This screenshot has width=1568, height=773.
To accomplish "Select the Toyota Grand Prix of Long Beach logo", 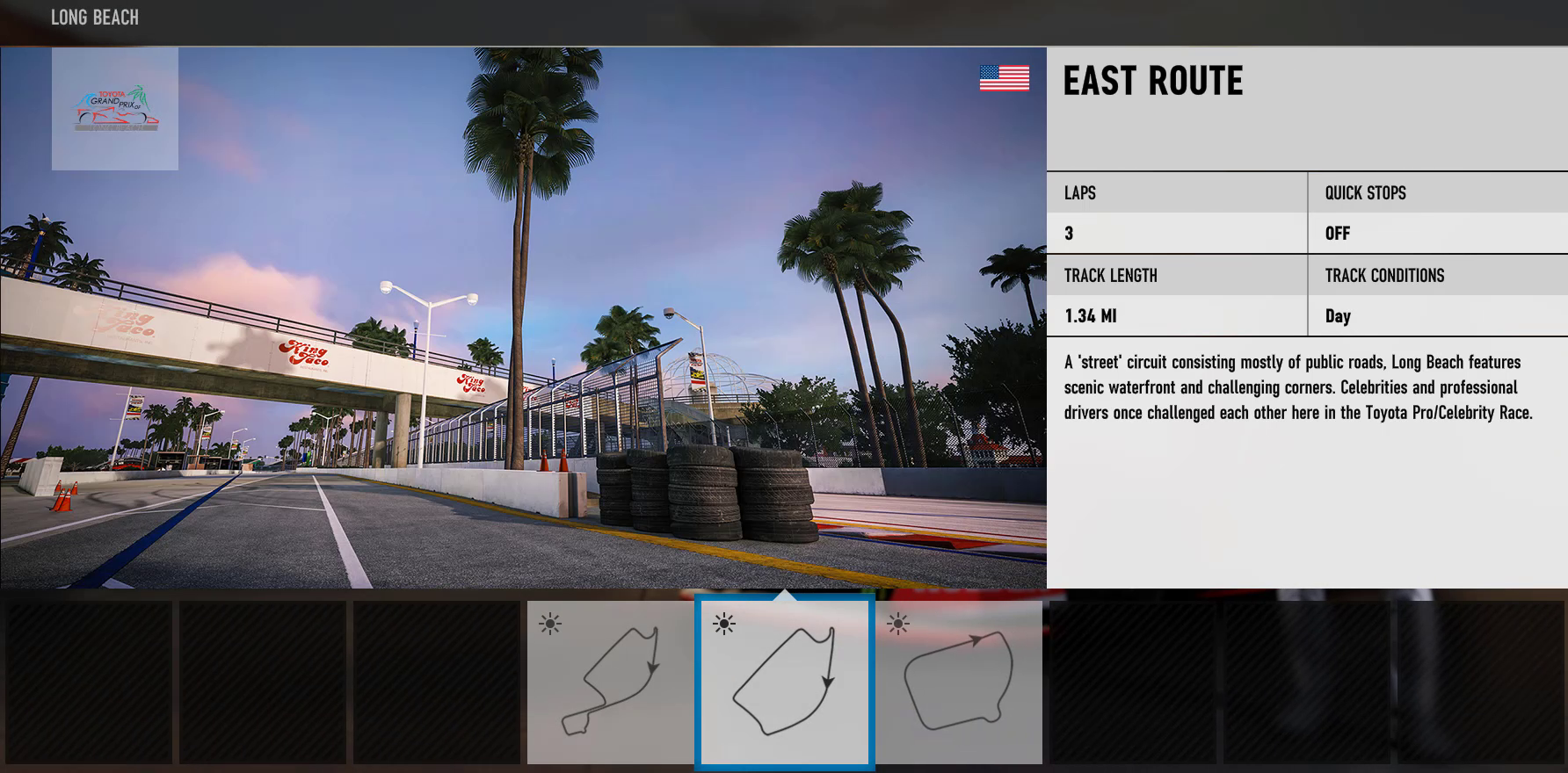I will tap(115, 107).
